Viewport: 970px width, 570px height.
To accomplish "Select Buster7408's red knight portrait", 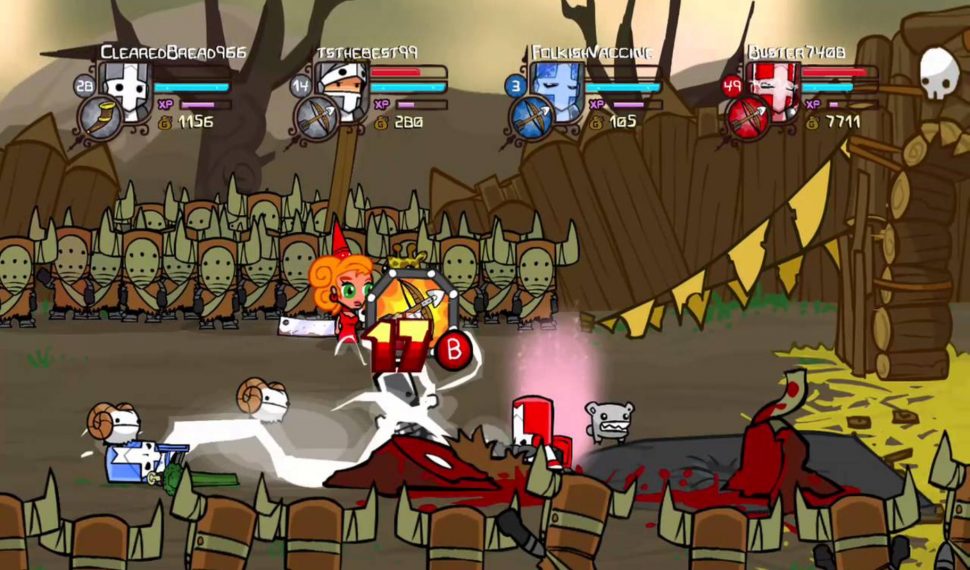I will [773, 88].
